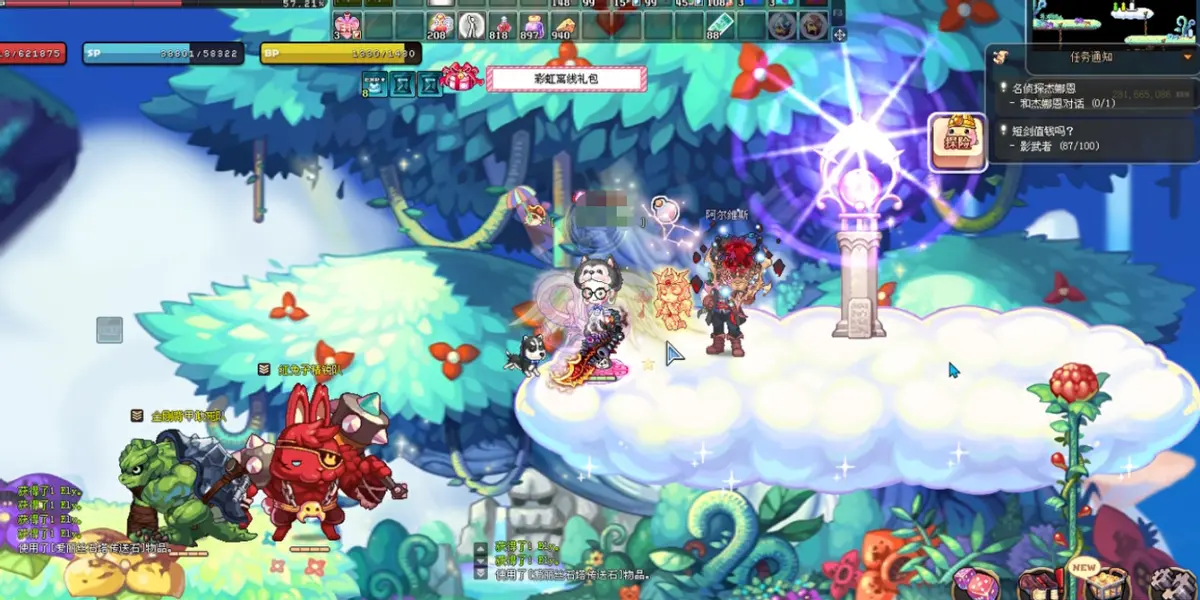Open the red books icon with exclamation mark
This screenshot has width=1200, height=600.
pyautogui.click(x=1040, y=583)
